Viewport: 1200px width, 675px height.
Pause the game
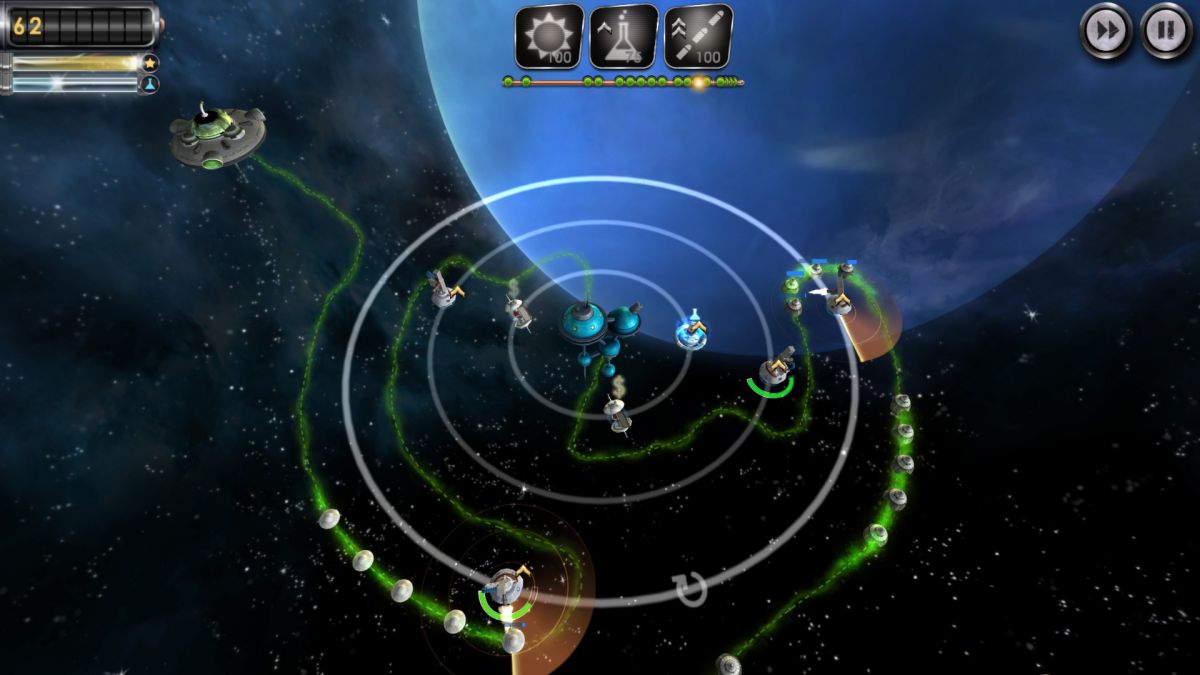[x=1166, y=31]
